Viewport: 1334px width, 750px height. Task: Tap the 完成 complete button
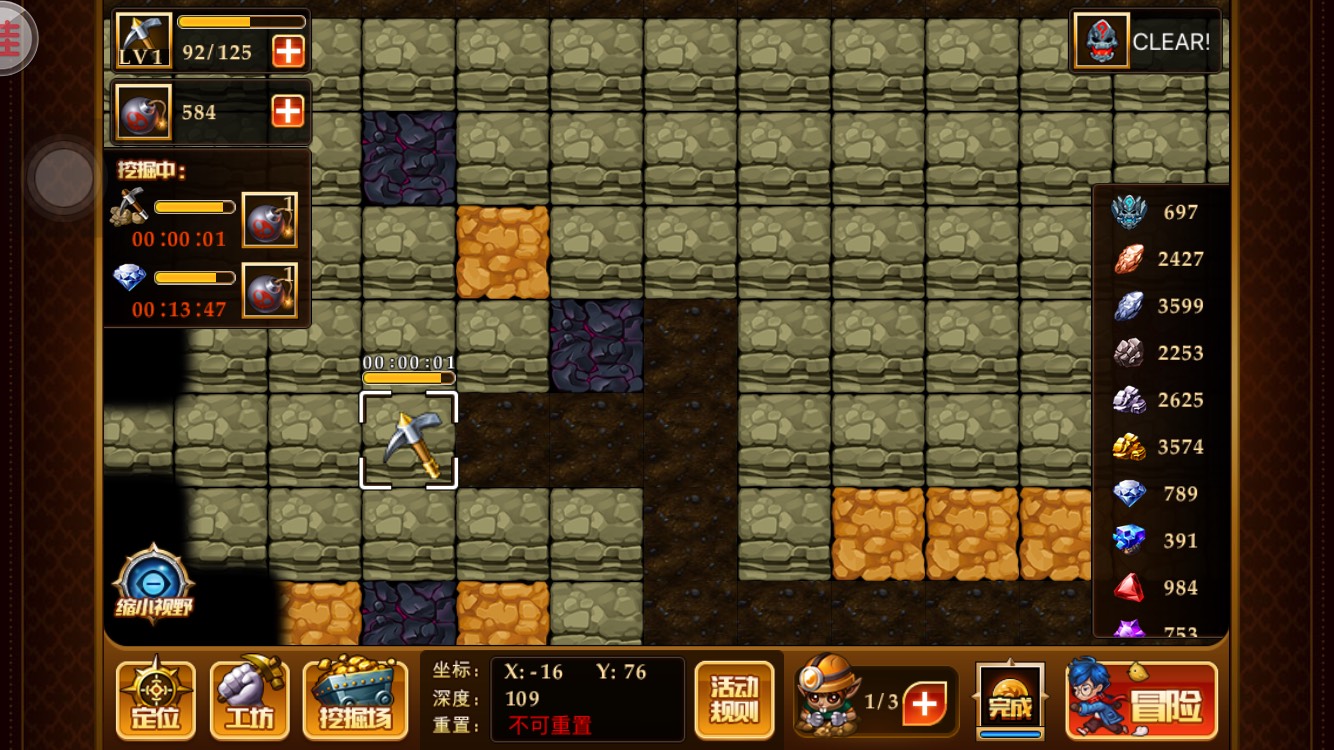(1009, 699)
